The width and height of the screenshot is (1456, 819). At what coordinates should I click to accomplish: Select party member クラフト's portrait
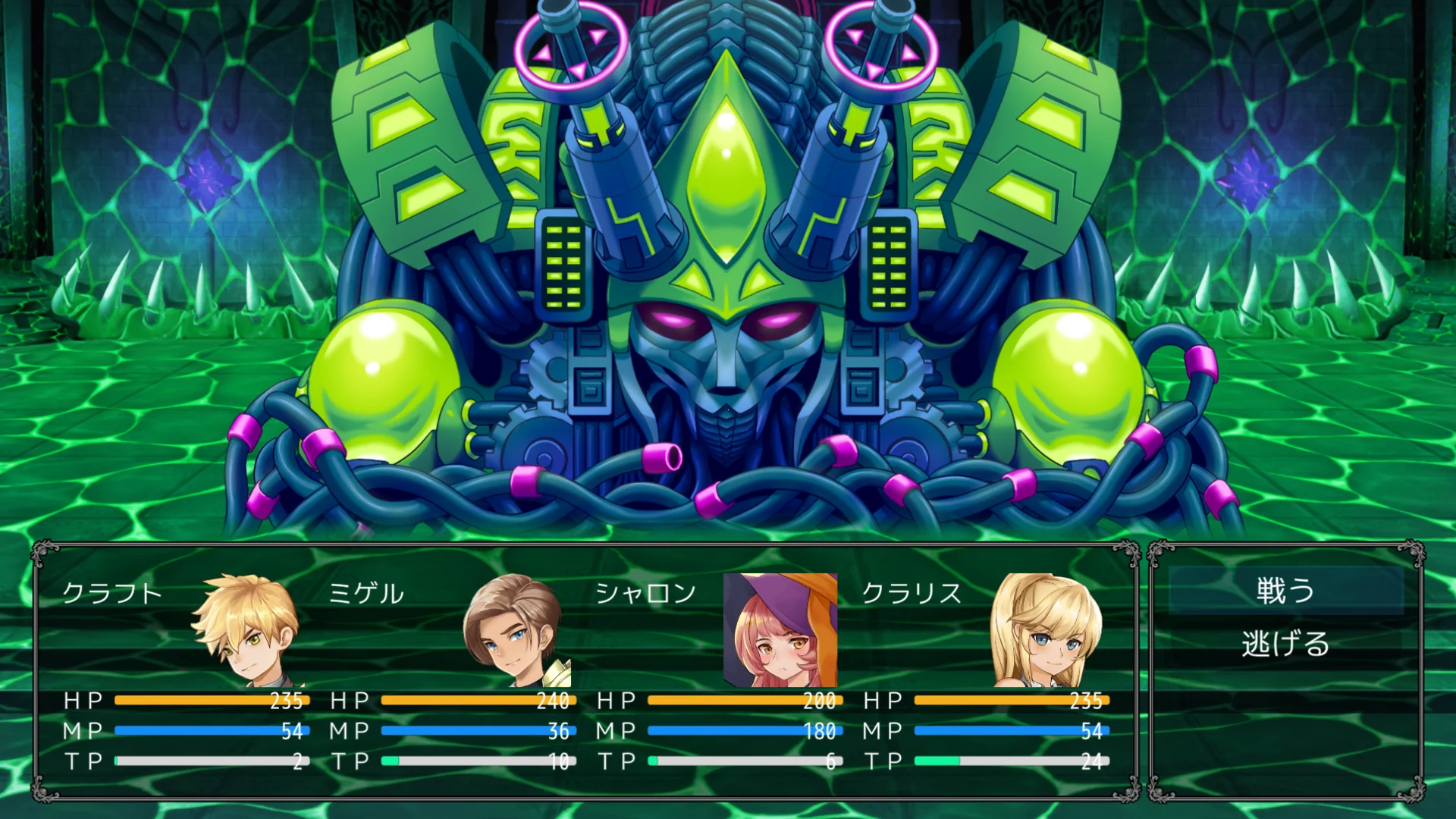click(246, 630)
